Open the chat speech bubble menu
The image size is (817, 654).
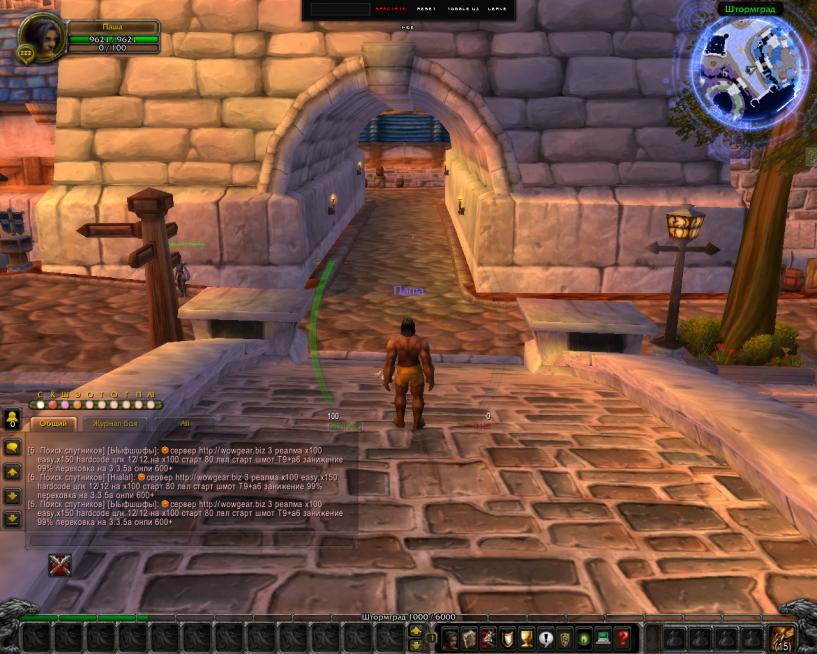(x=12, y=446)
